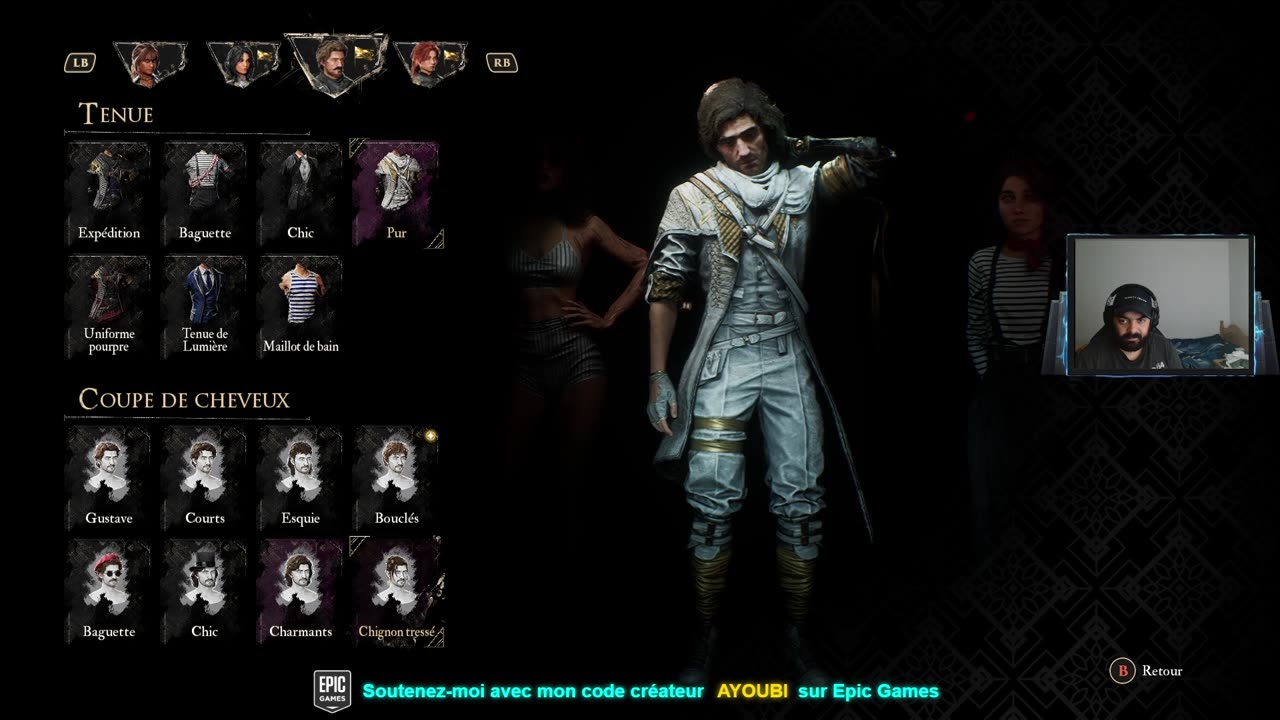Choose the Charmants haircut
Viewport: 1280px width, 720px height.
300,591
